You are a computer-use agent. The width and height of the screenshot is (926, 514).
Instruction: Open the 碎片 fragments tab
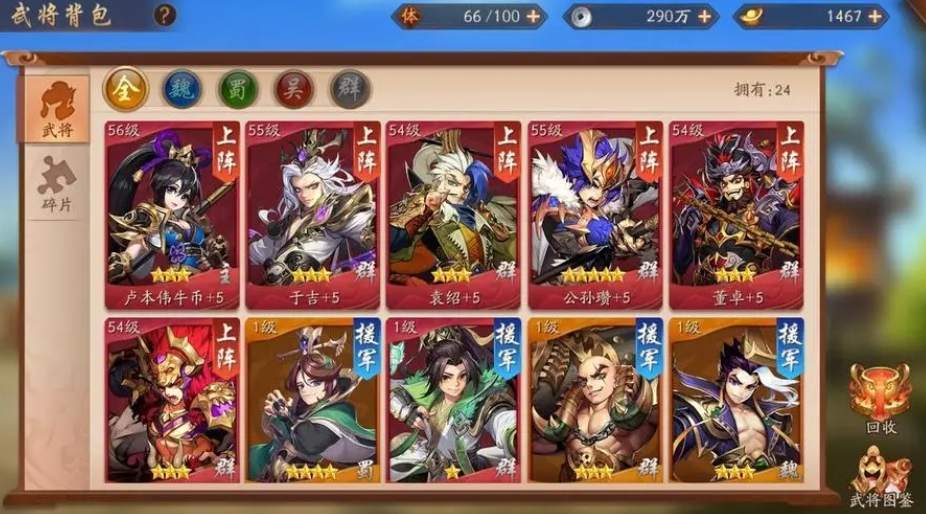(56, 187)
